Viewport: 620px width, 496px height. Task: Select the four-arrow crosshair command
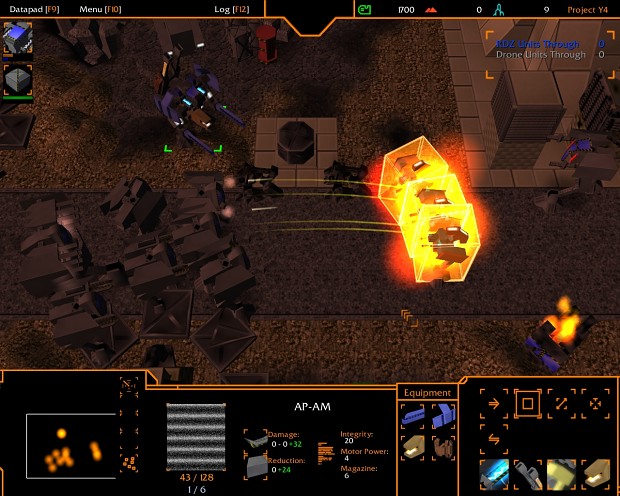pos(595,404)
